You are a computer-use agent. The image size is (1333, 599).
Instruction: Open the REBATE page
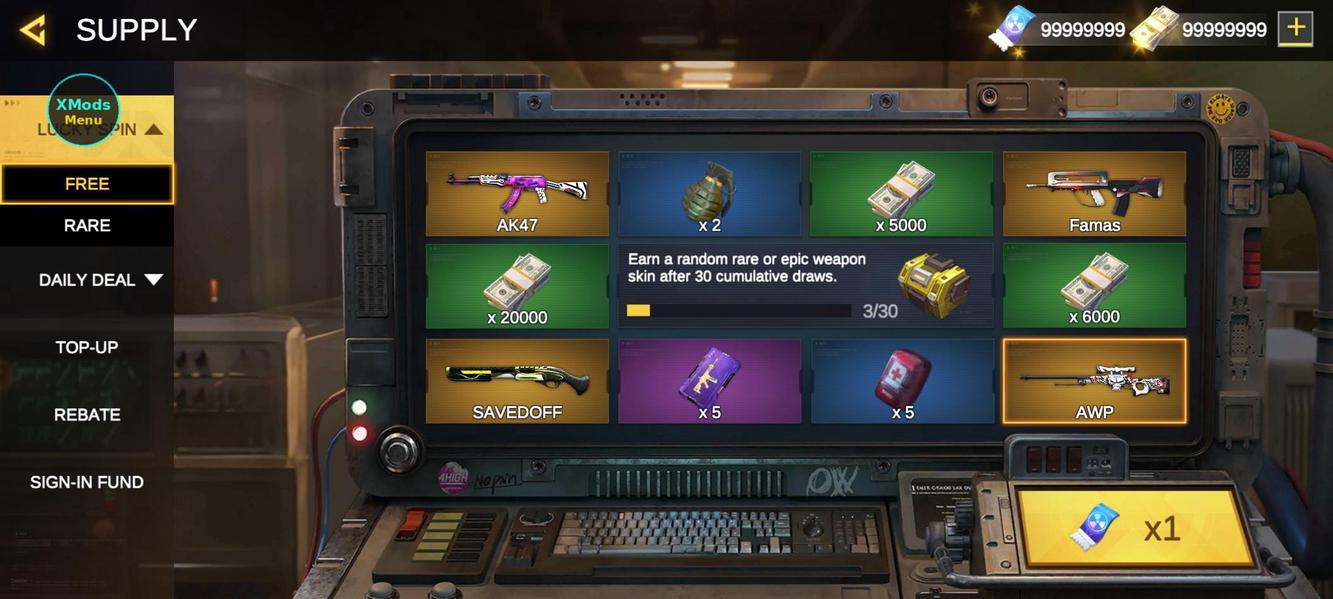[x=87, y=414]
